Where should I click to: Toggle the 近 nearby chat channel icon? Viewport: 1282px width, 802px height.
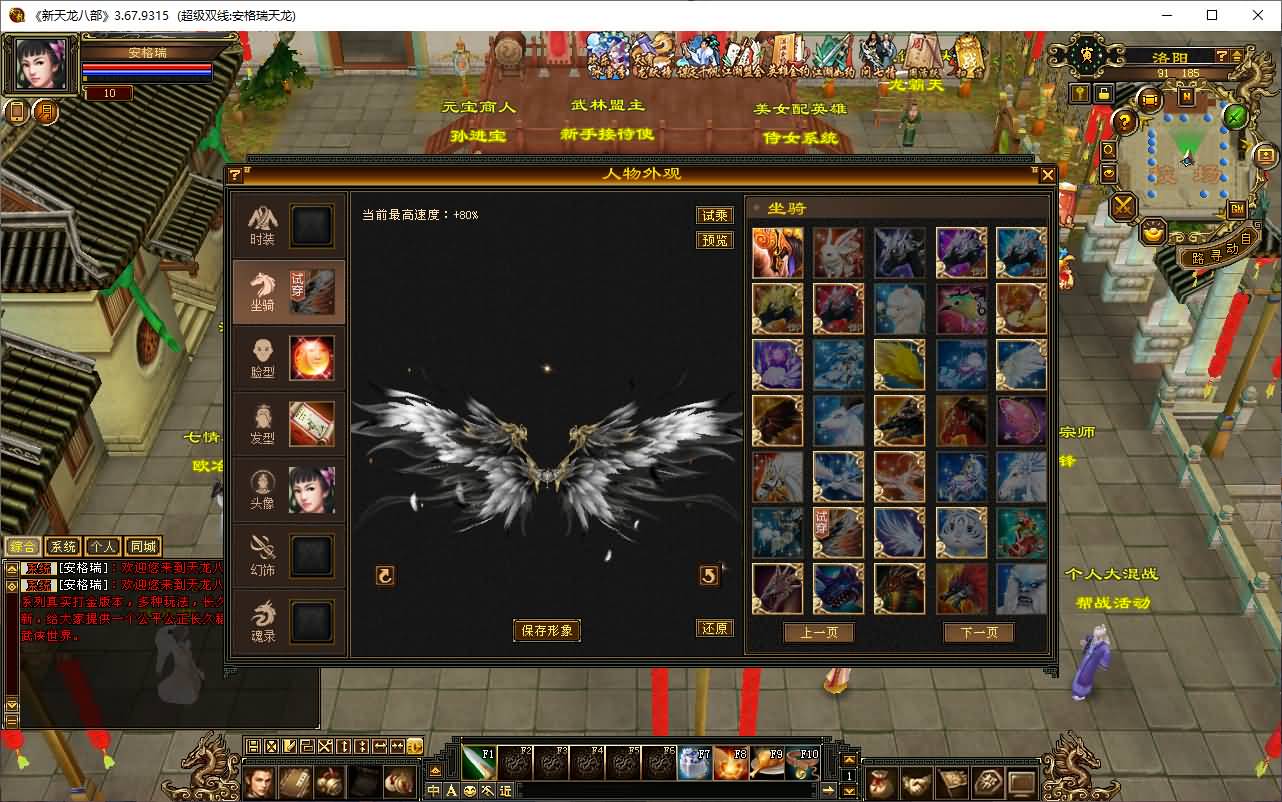(504, 790)
